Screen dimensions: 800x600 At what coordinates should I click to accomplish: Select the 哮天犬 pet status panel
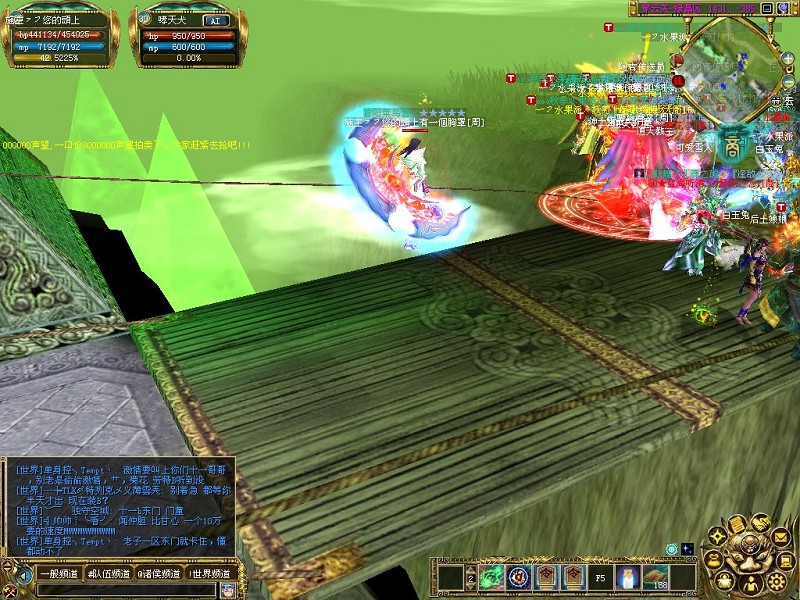click(x=186, y=40)
